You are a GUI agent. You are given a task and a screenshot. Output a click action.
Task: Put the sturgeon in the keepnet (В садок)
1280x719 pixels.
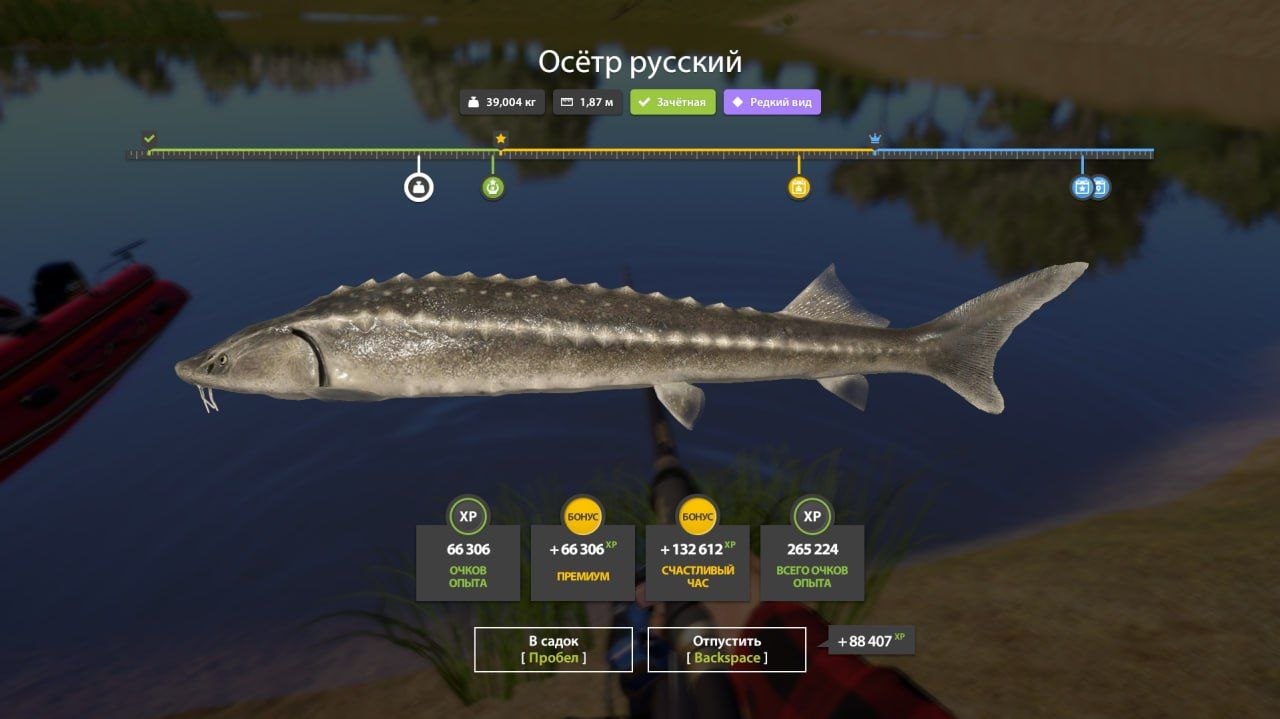(553, 649)
